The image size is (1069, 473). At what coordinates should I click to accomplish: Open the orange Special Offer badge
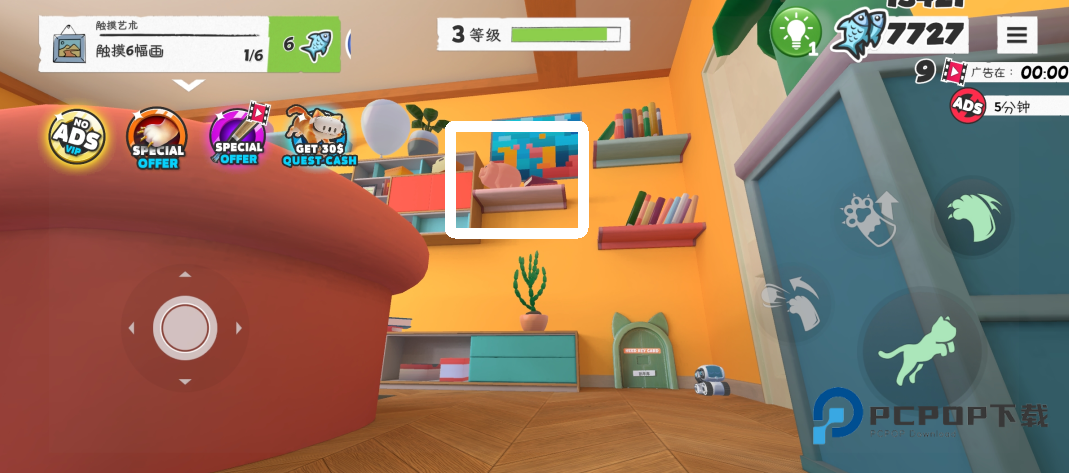tap(157, 137)
